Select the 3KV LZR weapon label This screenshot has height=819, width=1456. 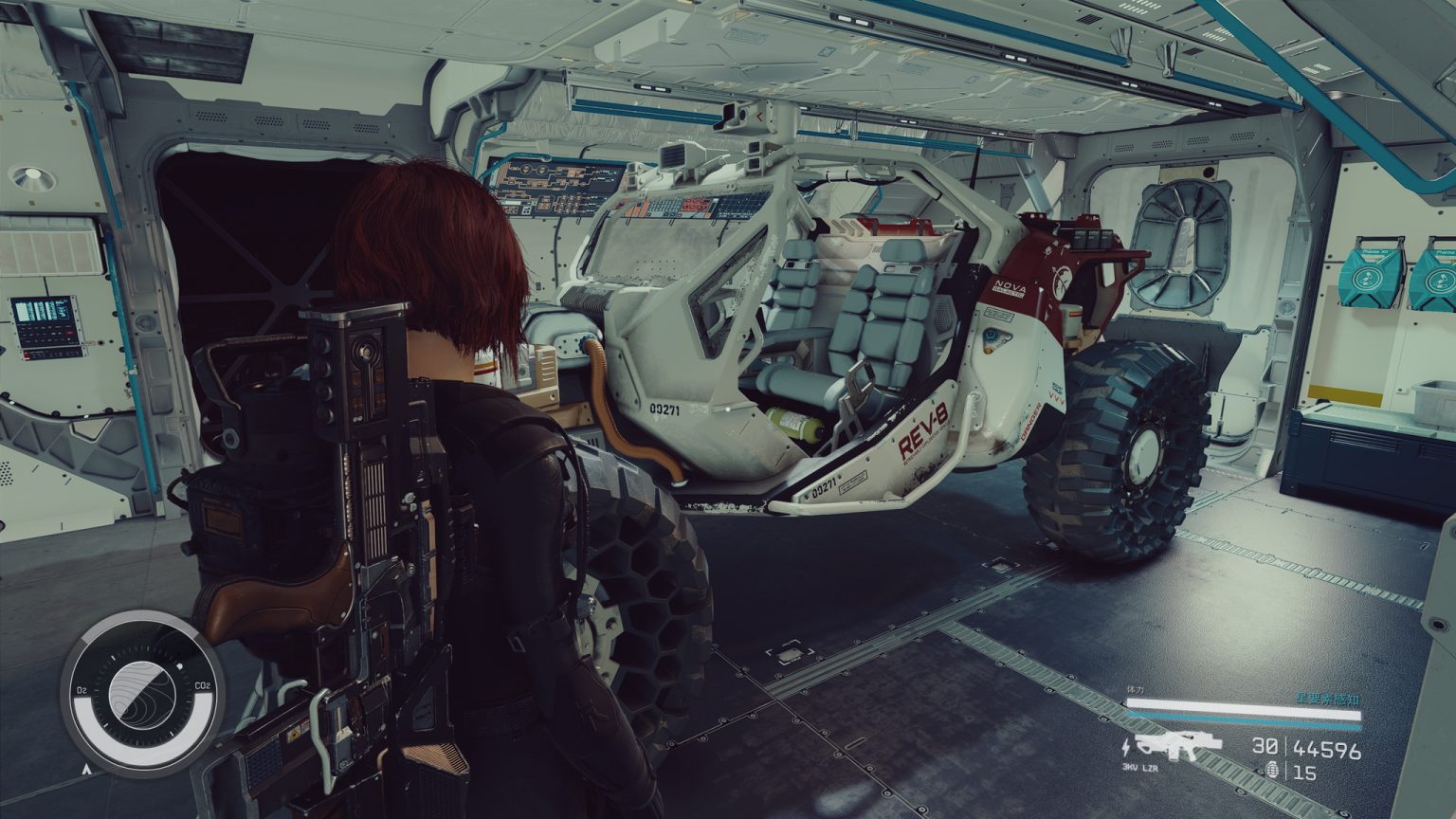click(x=1139, y=768)
